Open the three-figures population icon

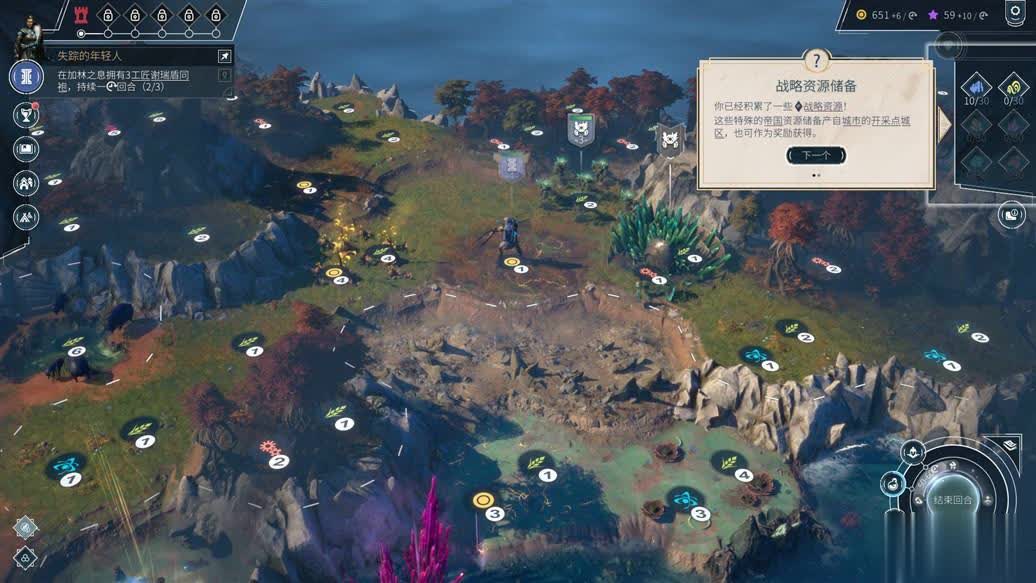click(x=26, y=183)
